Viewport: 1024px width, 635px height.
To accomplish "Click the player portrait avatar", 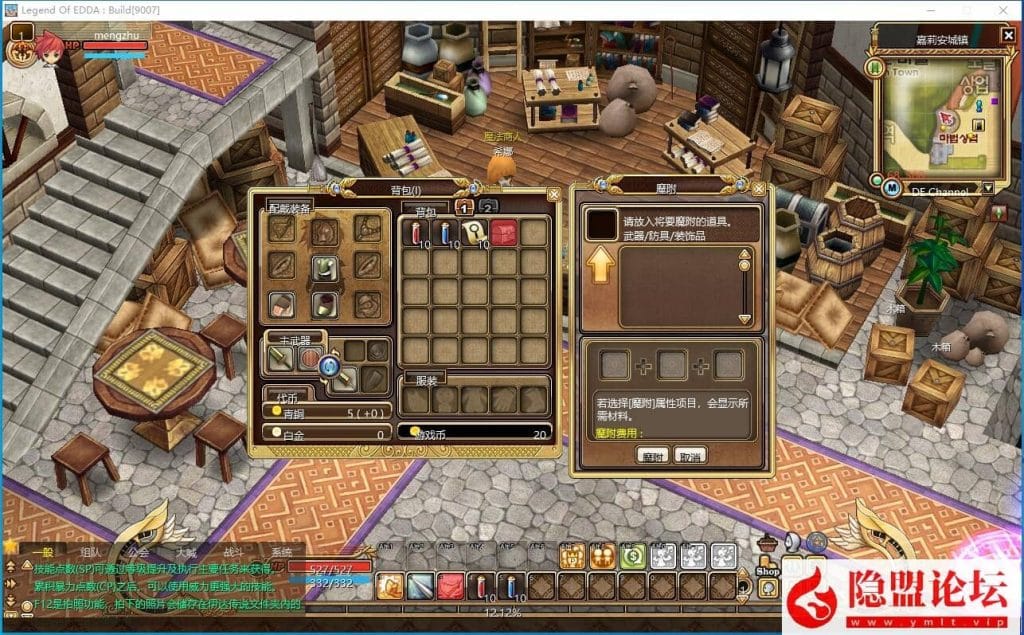I will click(22, 48).
